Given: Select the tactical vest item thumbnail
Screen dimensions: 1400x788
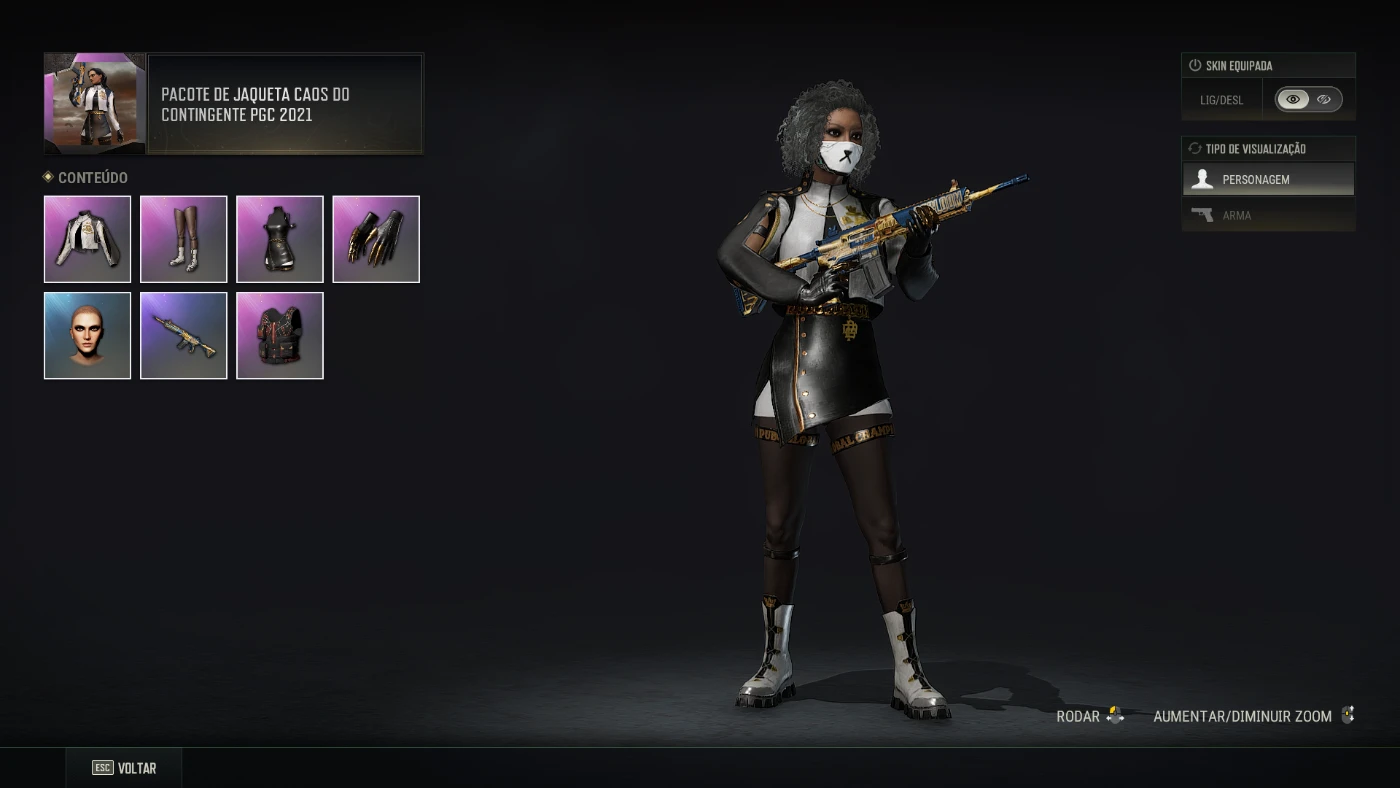Looking at the screenshot, I should coord(279,335).
